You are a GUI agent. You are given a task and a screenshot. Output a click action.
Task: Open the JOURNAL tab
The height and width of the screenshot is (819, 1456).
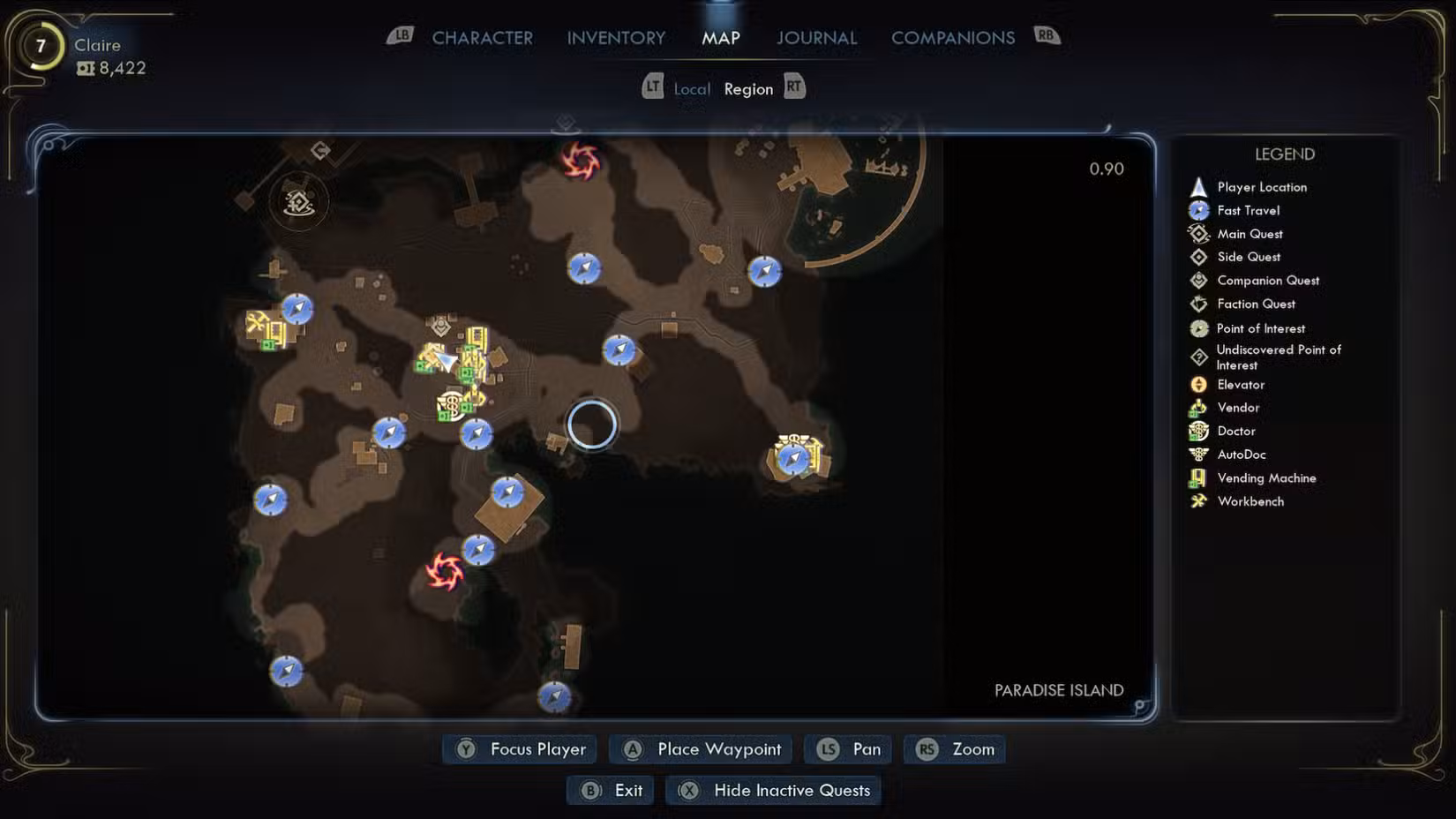(x=815, y=38)
